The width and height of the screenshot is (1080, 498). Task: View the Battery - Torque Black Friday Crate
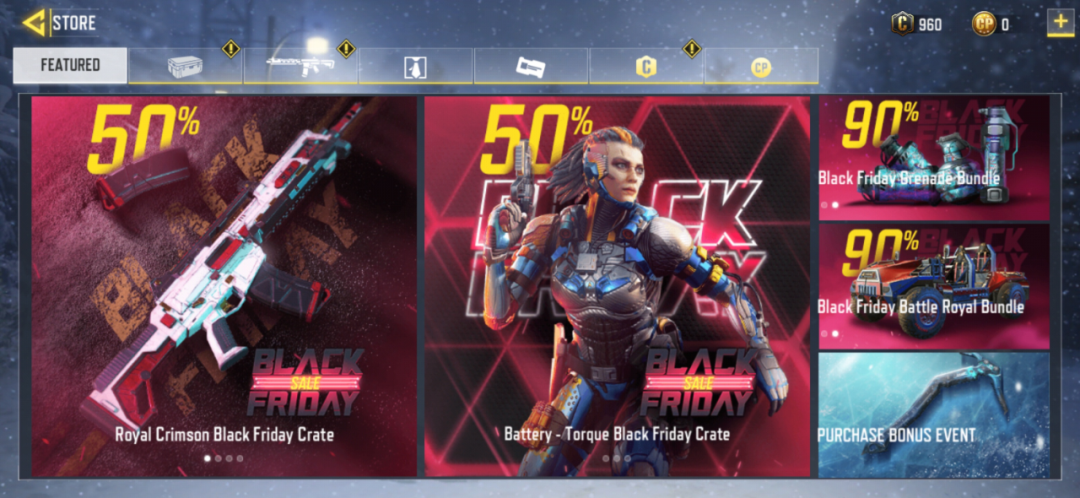[x=617, y=285]
